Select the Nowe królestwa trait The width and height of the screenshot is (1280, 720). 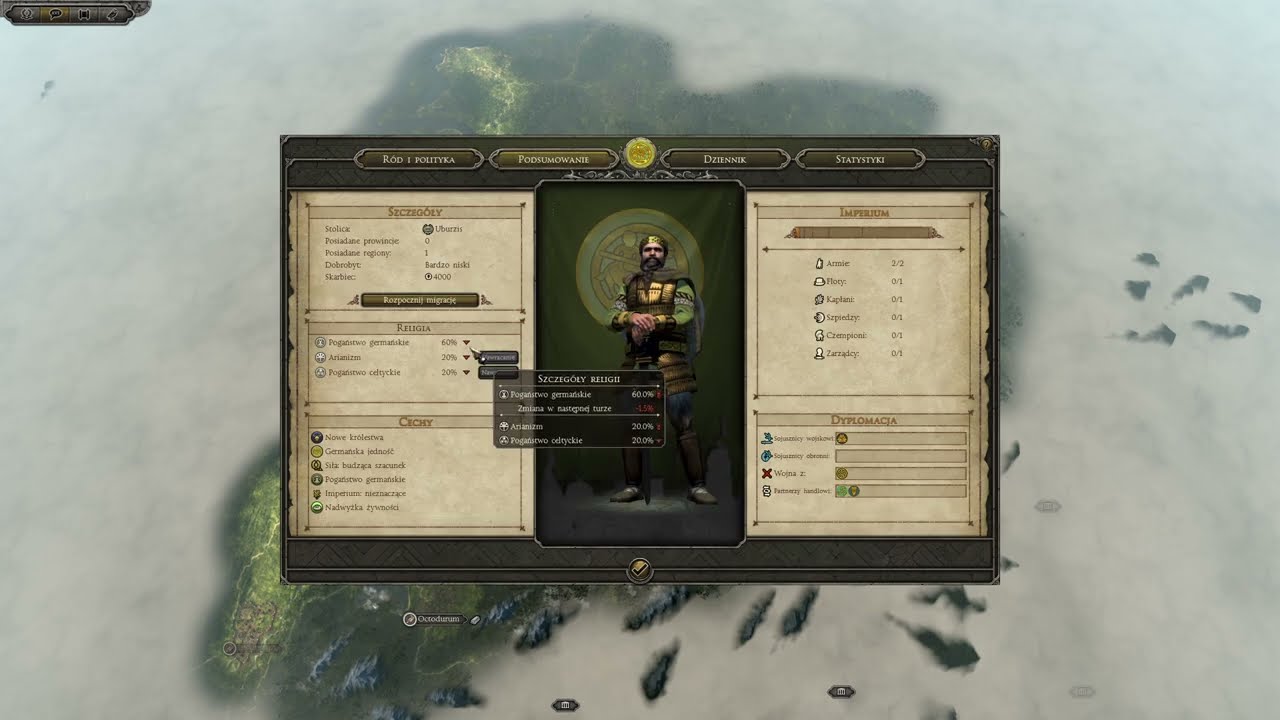pos(353,437)
